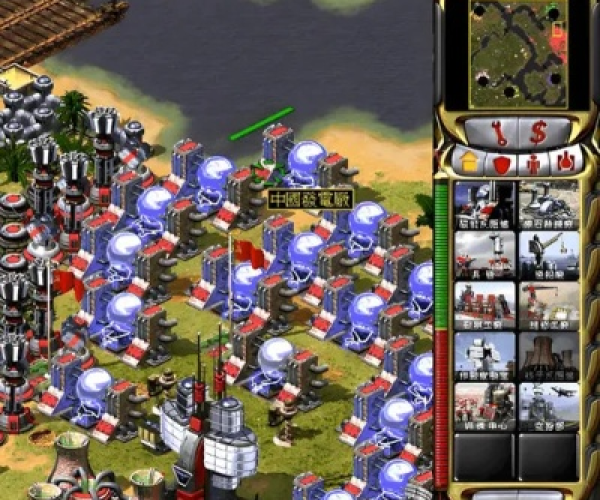Choose the Barracks build icon
This screenshot has width=600, height=500.
coord(485,255)
